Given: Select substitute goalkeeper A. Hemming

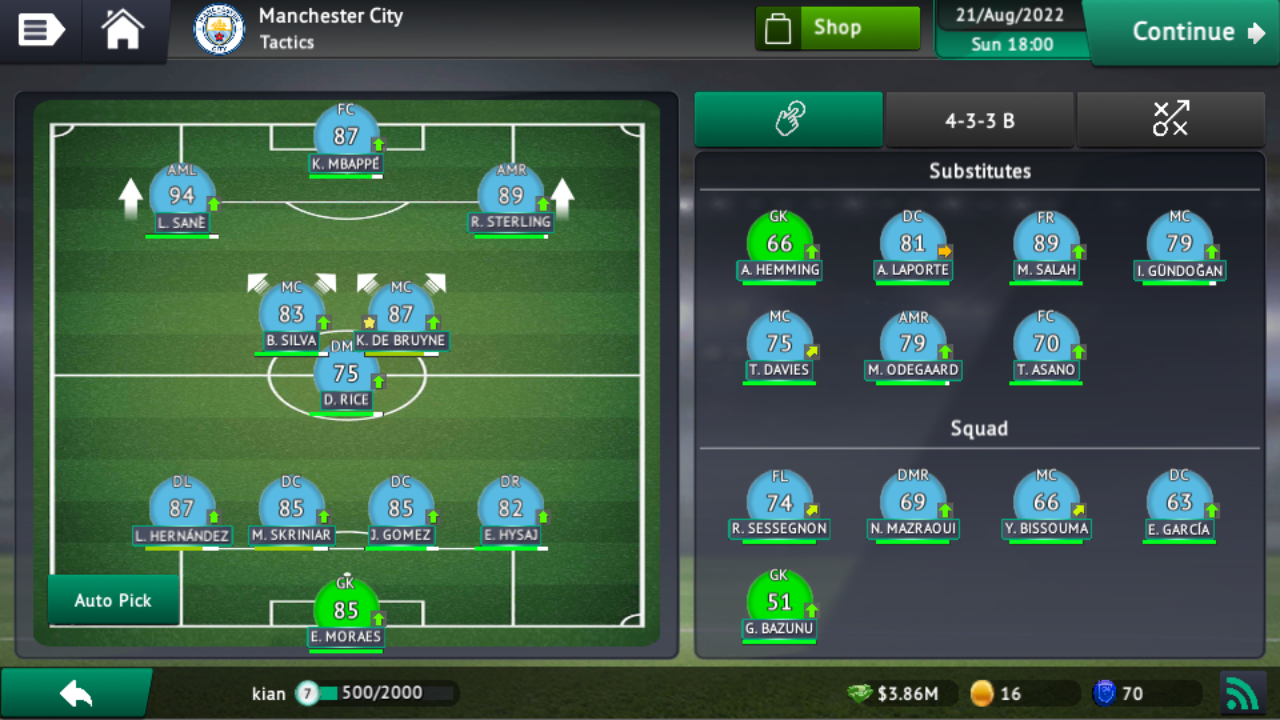Looking at the screenshot, I should 779,240.
